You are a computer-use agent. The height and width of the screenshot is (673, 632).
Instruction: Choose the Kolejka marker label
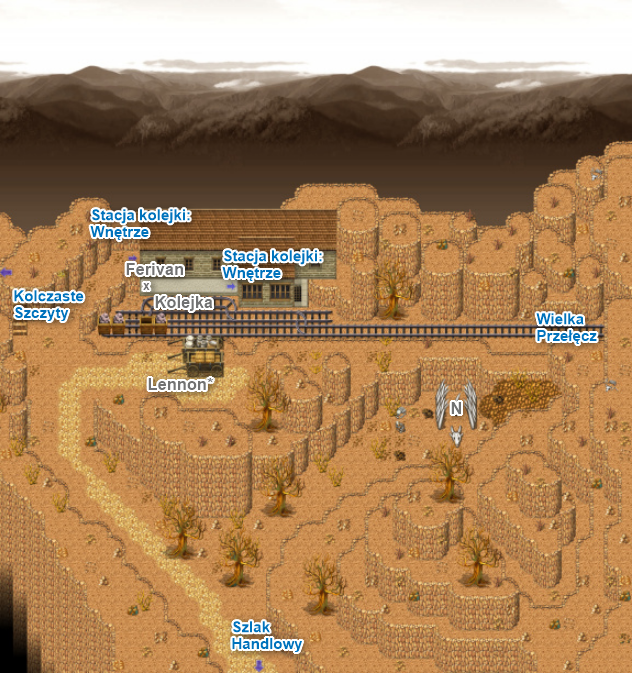pyautogui.click(x=184, y=302)
